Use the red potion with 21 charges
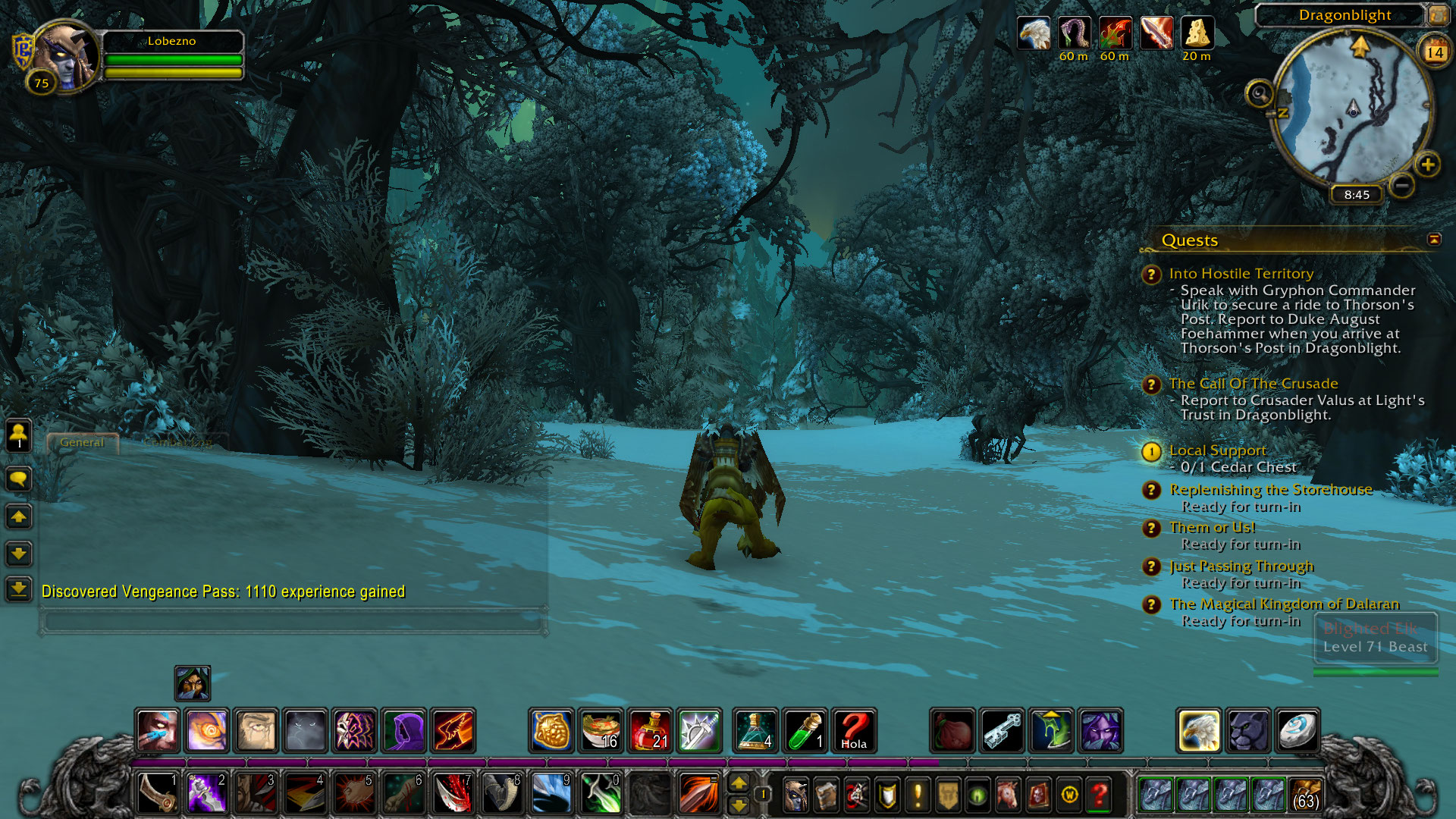Viewport: 1456px width, 819px height. click(x=650, y=730)
